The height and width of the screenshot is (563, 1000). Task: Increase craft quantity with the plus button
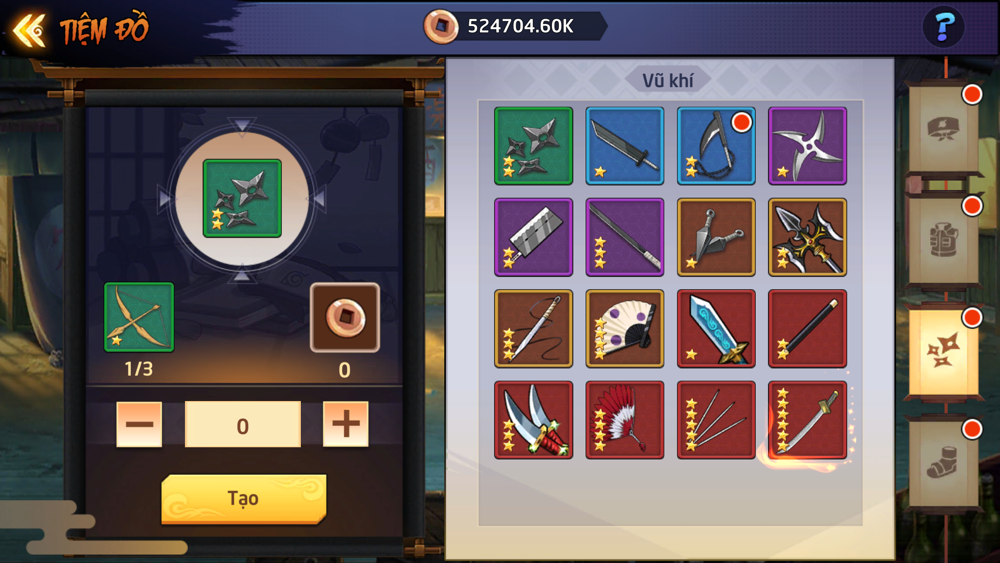point(346,425)
